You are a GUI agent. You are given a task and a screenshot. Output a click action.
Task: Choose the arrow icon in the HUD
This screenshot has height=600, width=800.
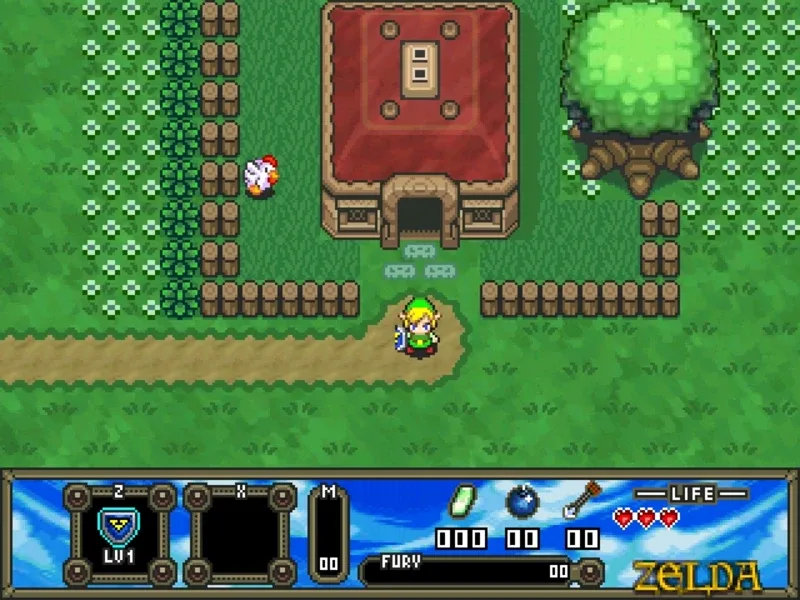click(x=581, y=500)
